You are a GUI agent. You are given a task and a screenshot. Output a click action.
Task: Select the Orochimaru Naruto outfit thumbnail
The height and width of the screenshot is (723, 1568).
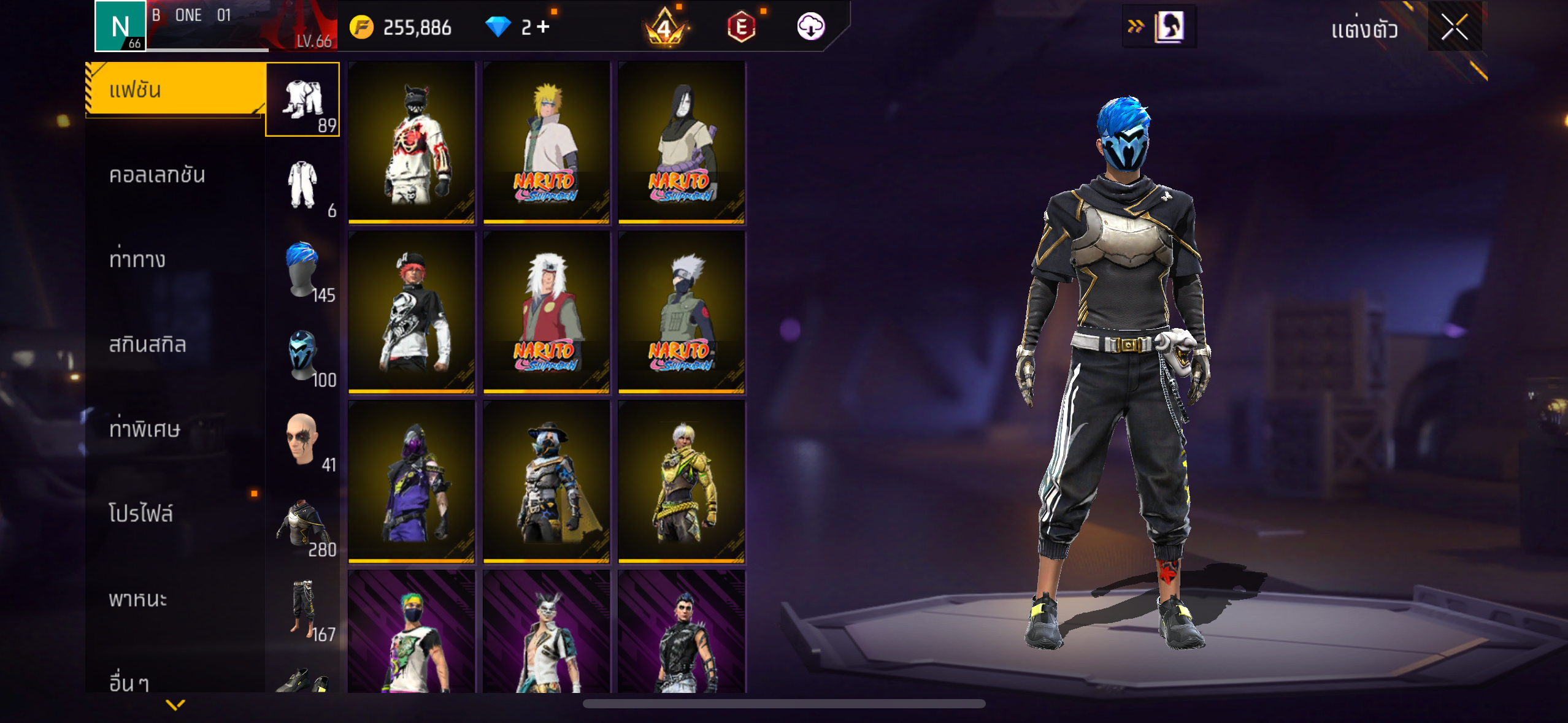pos(682,142)
